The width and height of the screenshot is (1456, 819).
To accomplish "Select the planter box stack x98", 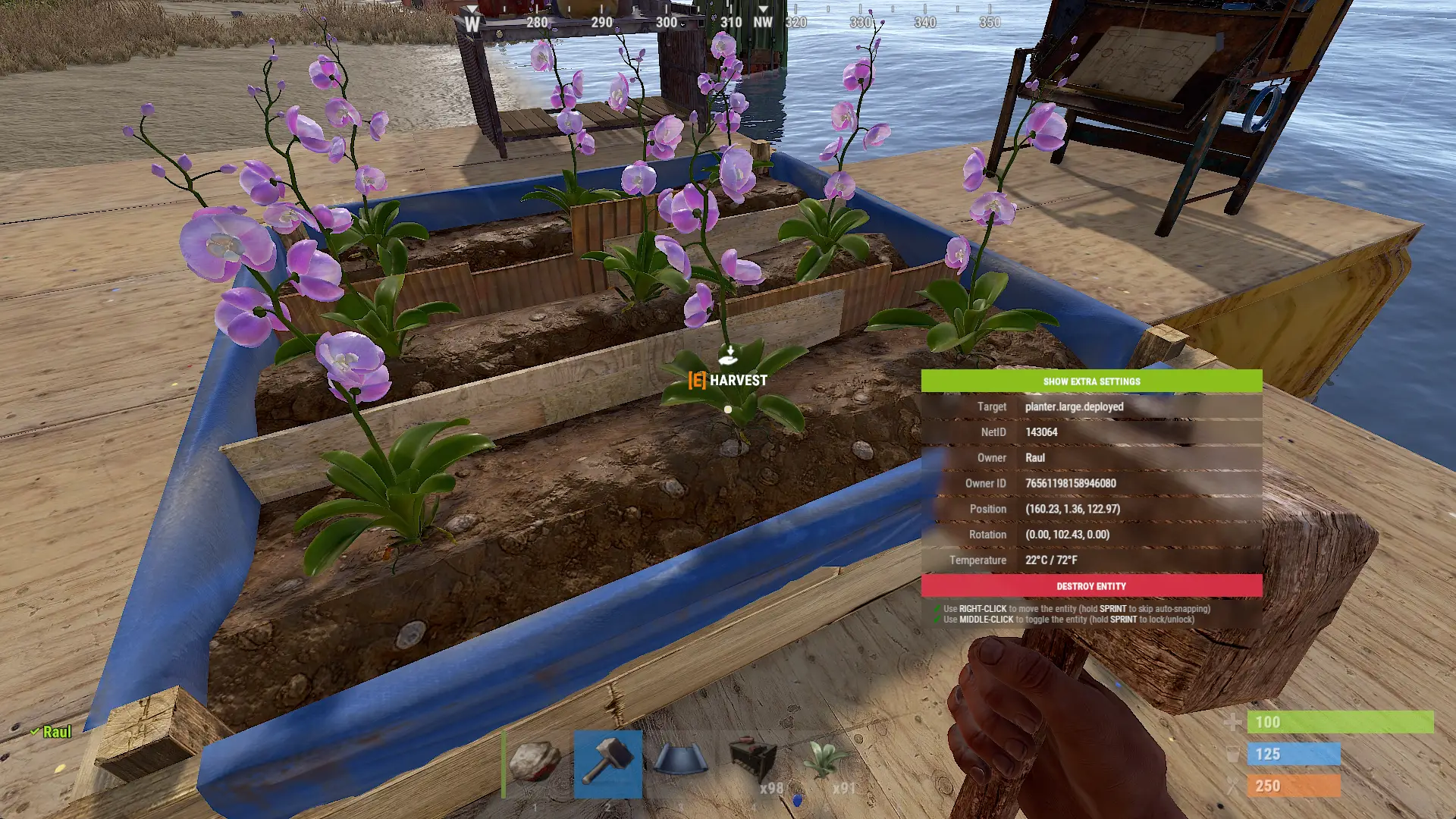I will [753, 763].
